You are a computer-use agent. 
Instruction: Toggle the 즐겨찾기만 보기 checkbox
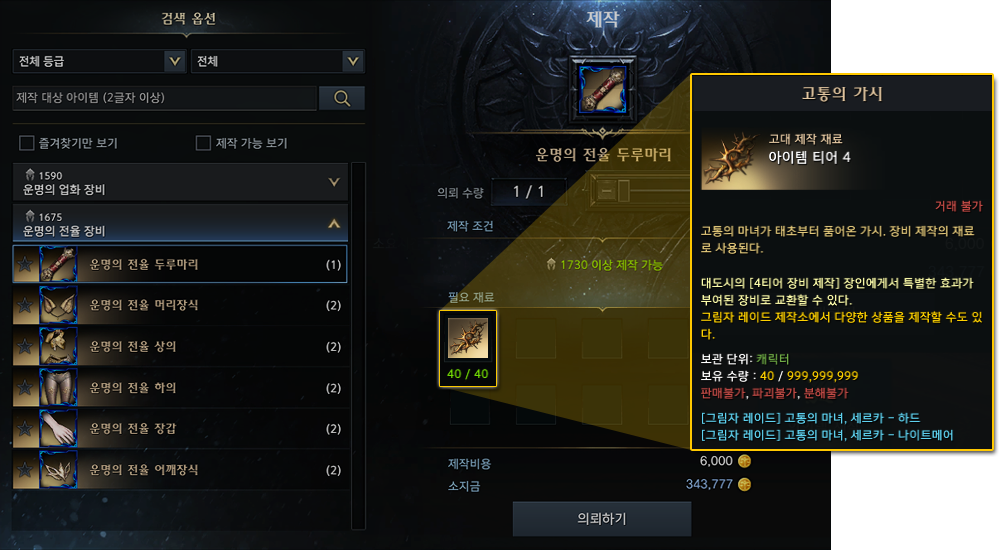click(x=27, y=143)
